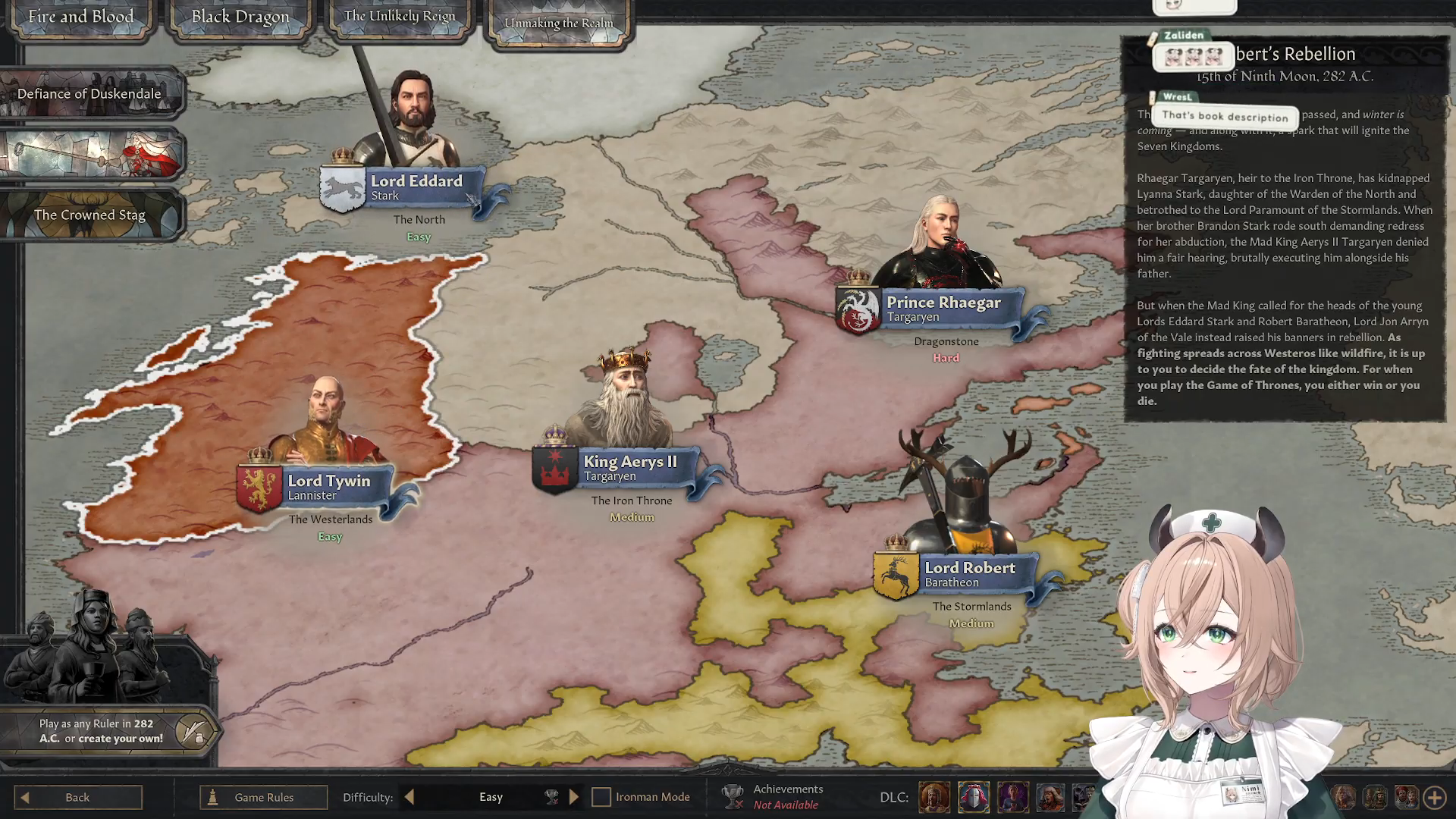Choose Lord Eddard Stark of the North
Image resolution: width=1456 pixels, height=819 pixels.
[415, 187]
